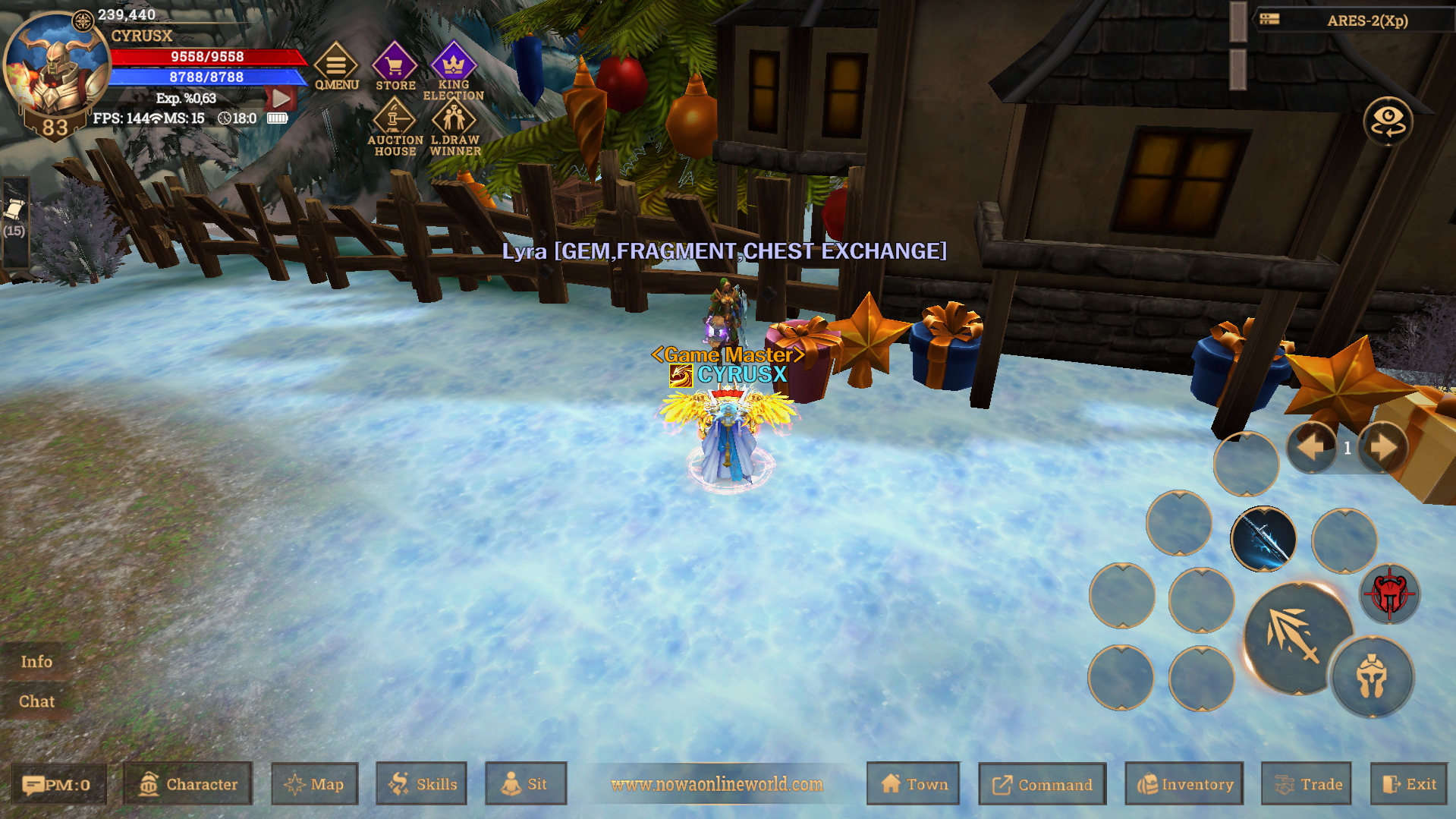
Task: Click the Exp progress bar
Action: [x=187, y=97]
